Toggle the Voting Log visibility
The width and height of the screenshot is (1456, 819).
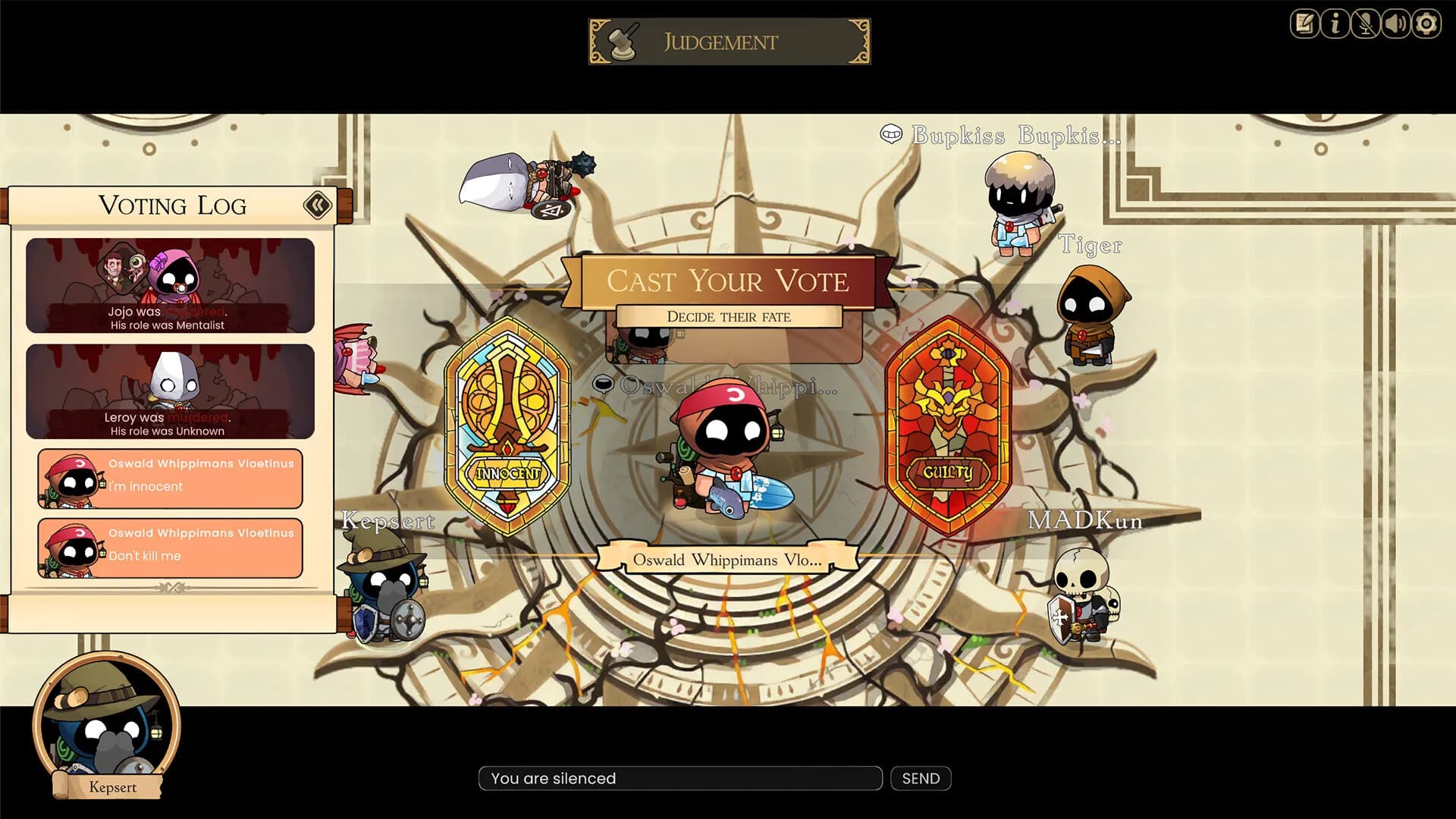pyautogui.click(x=318, y=205)
